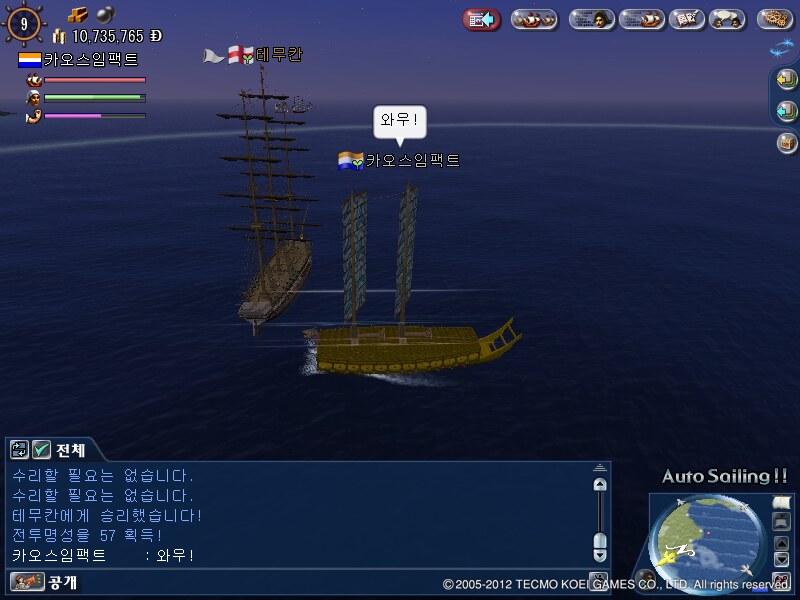The image size is (800, 600).
Task: Open the fleet ships menu button
Action: [x=534, y=19]
